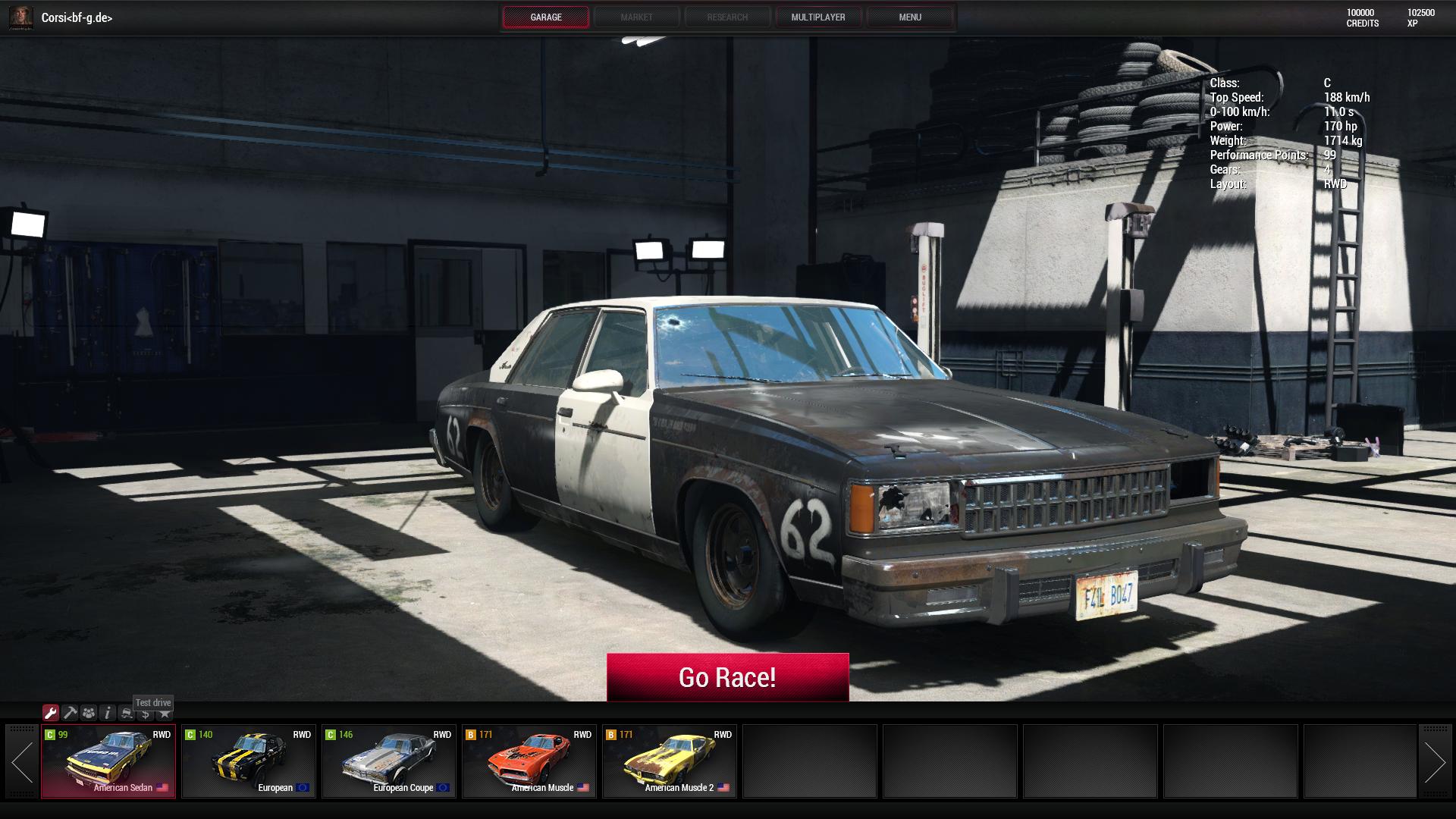The image size is (1456, 819).
Task: Click the people group icon
Action: pyautogui.click(x=89, y=713)
